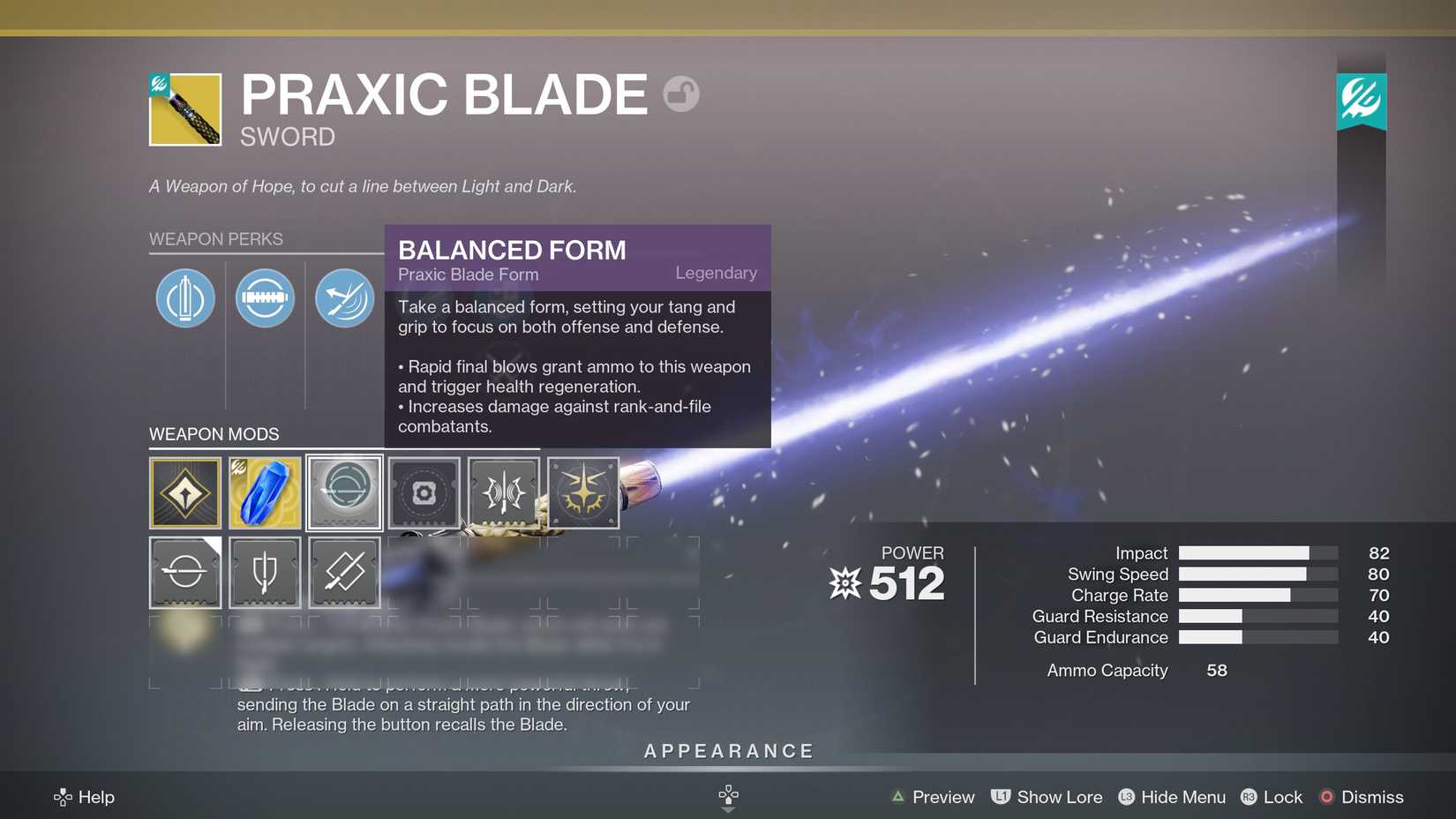Viewport: 1456px width, 819px height.
Task: Toggle the unlock padlock beside the weapon name
Action: 680,94
